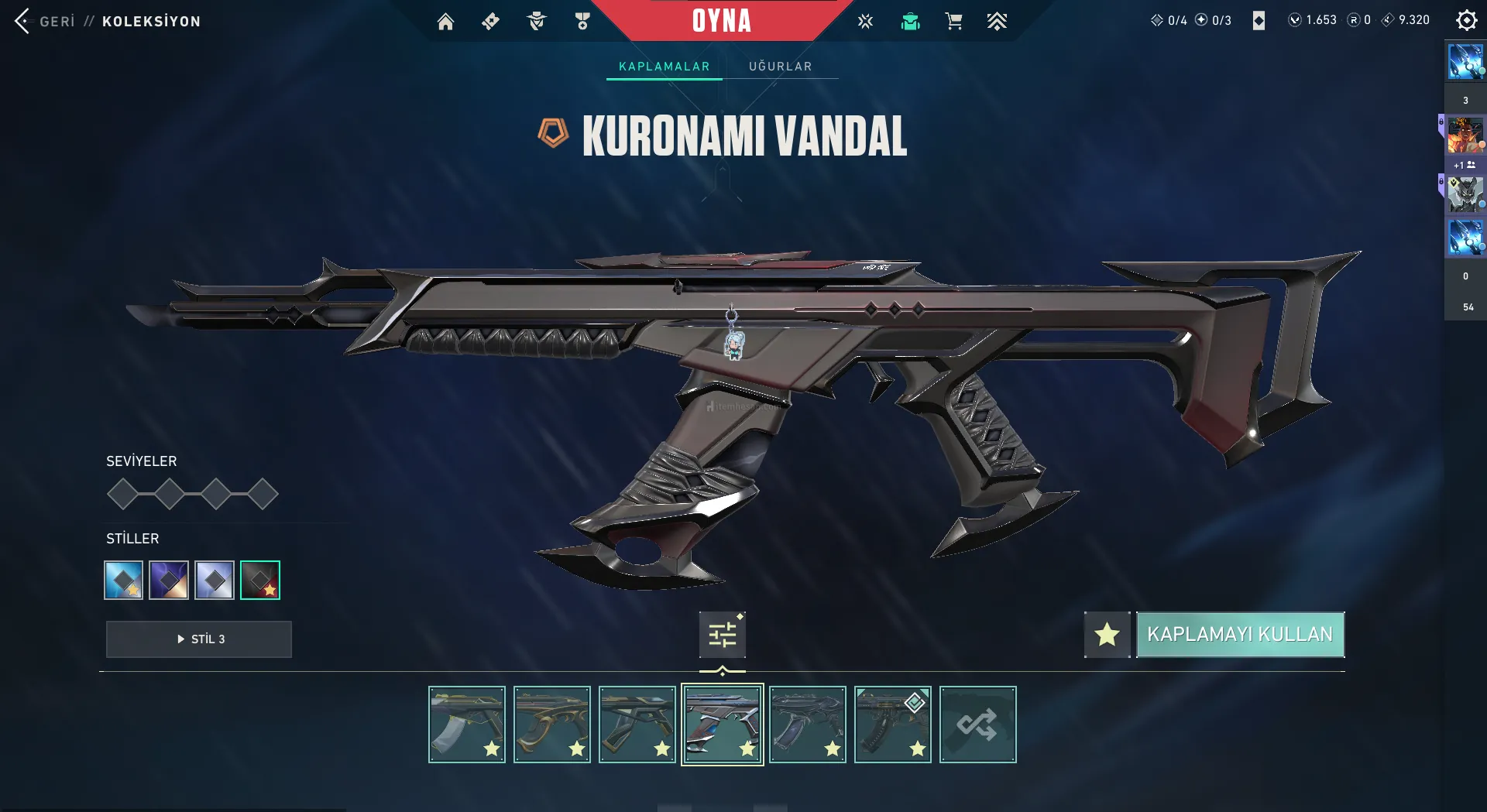
Task: Open settings with the gear icon
Action: click(x=1466, y=20)
